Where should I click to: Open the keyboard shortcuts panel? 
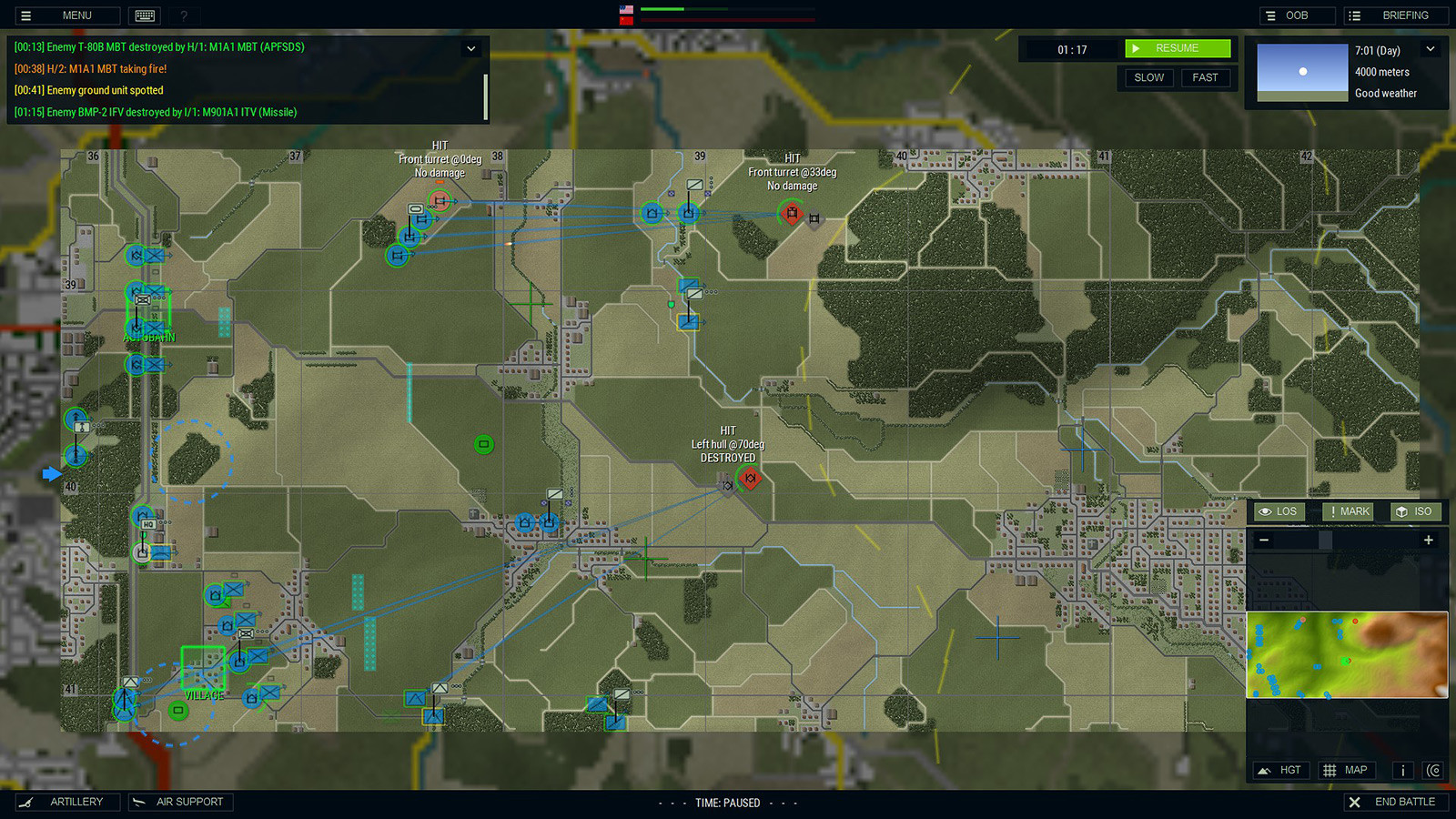coord(144,15)
